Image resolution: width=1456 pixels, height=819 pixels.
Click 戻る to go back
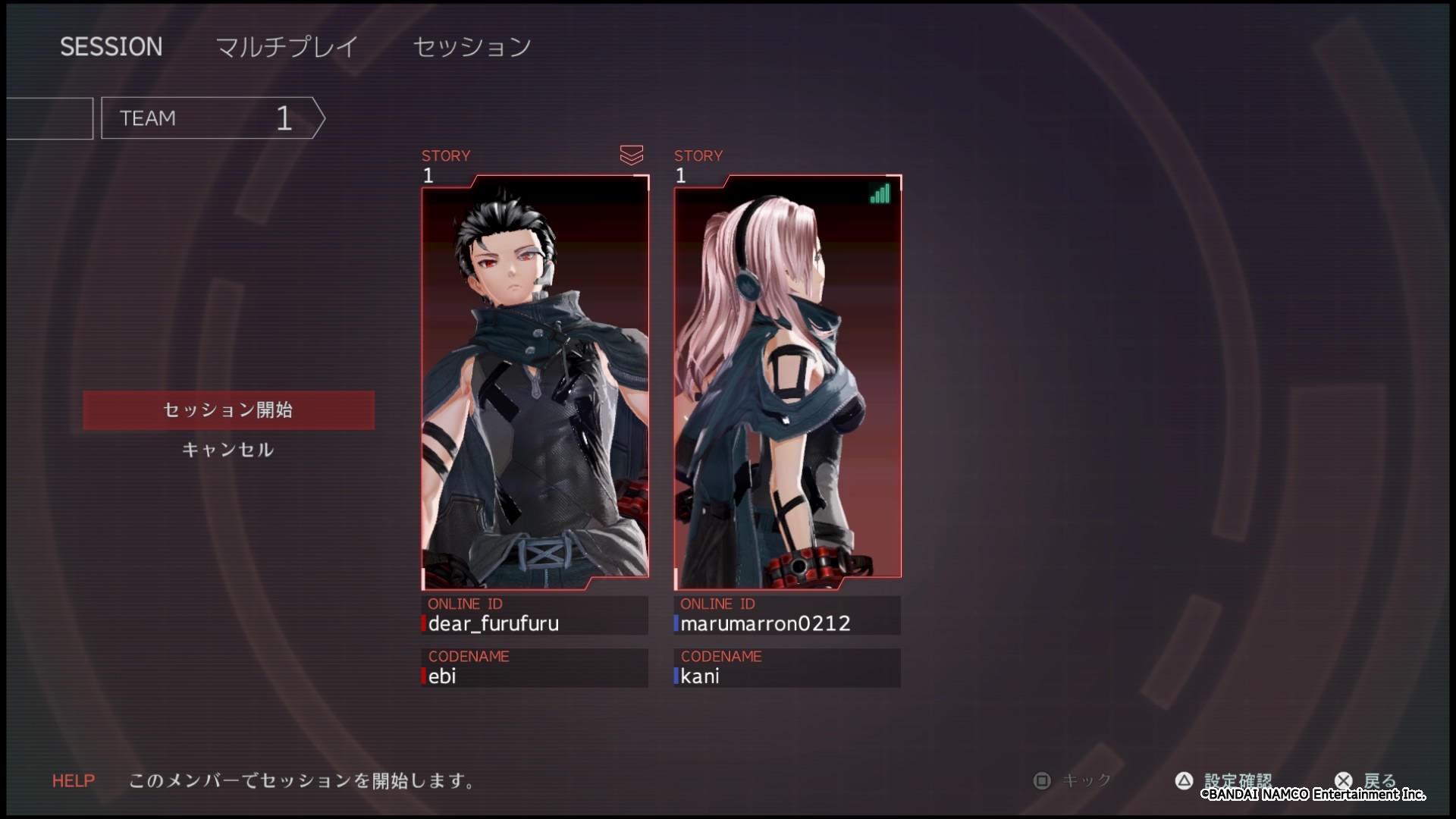click(1382, 780)
